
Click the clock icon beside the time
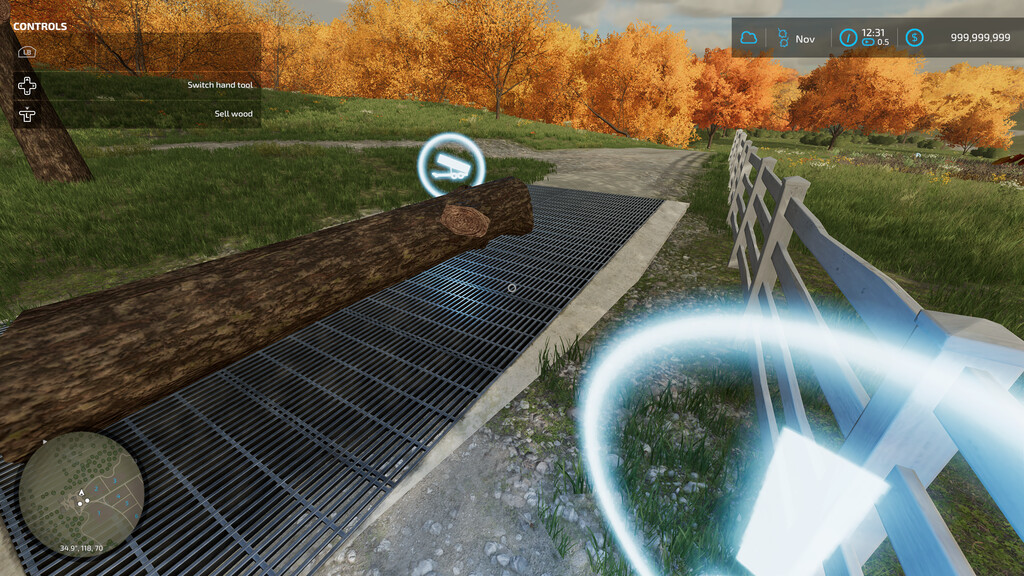(x=848, y=38)
